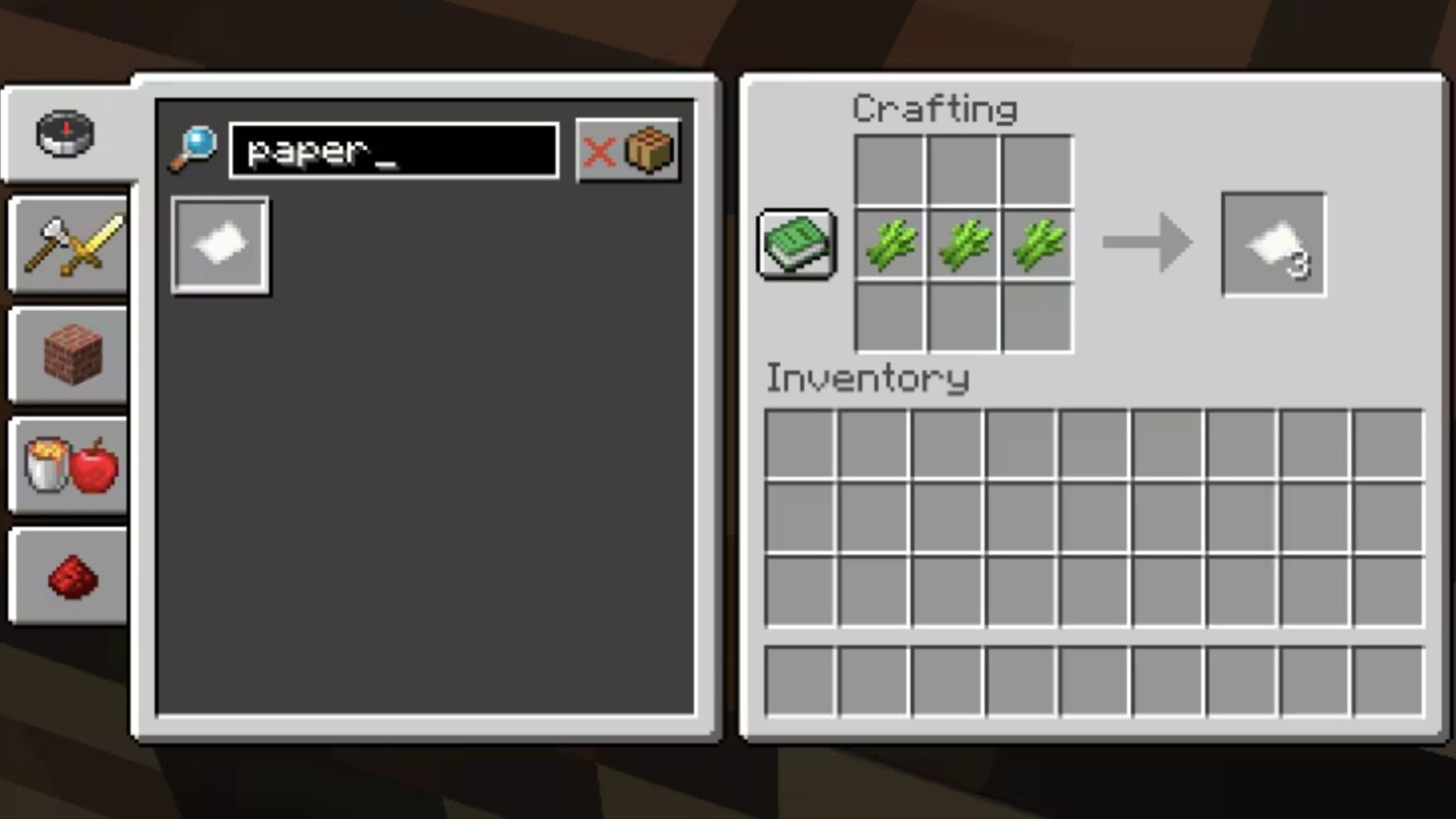Open the crafting grid arrow result
Viewport: 1456px width, 819px height.
tap(1147, 244)
